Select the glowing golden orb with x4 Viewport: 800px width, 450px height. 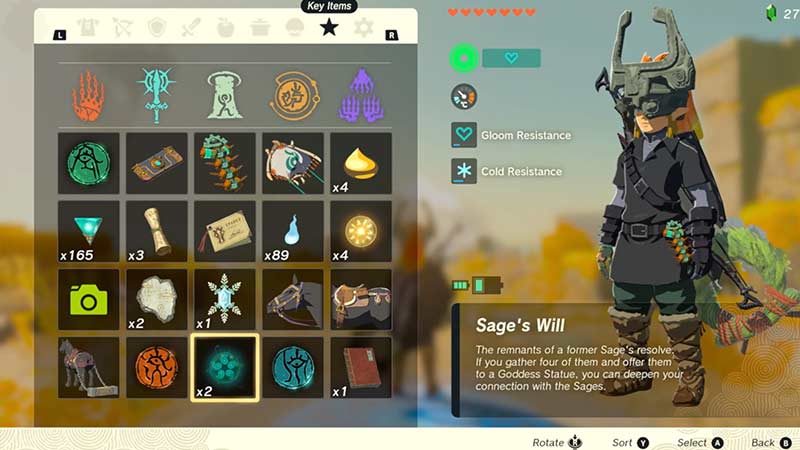(x=361, y=231)
